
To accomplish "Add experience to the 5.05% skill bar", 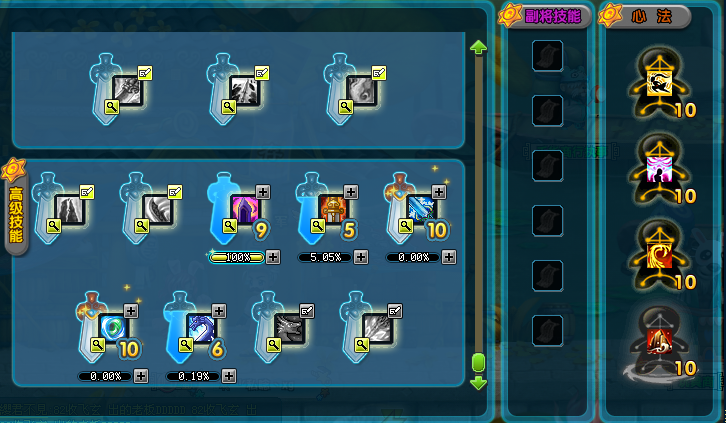I will tap(362, 257).
